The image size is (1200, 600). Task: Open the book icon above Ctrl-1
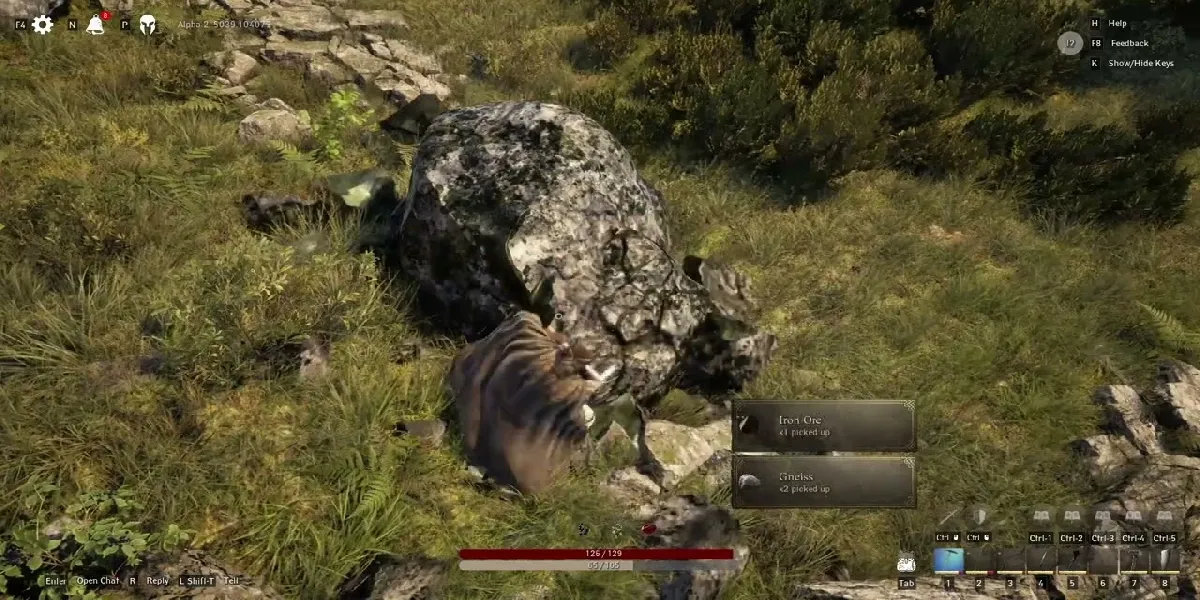click(x=1041, y=517)
